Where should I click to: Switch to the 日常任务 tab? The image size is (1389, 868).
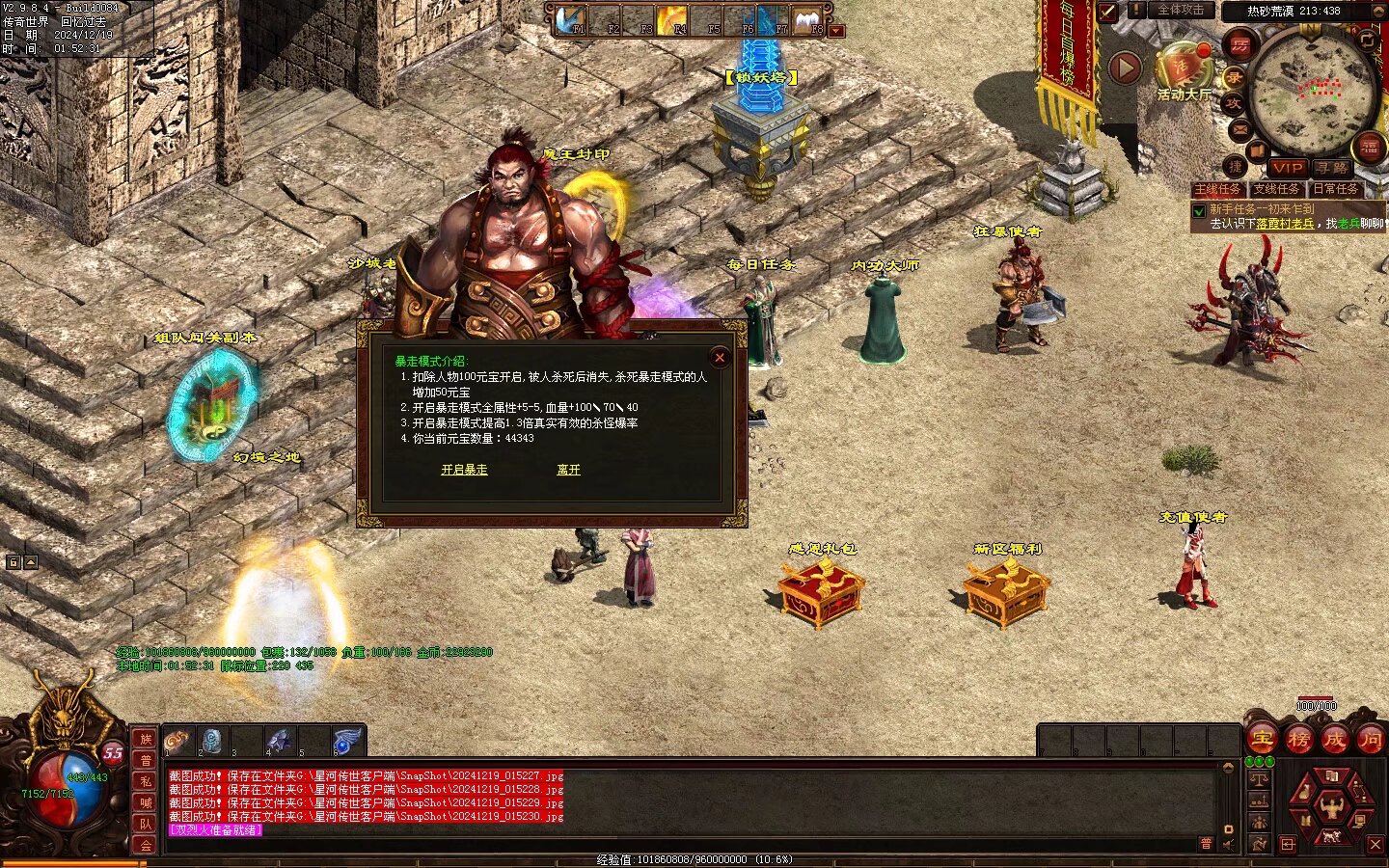(1335, 189)
